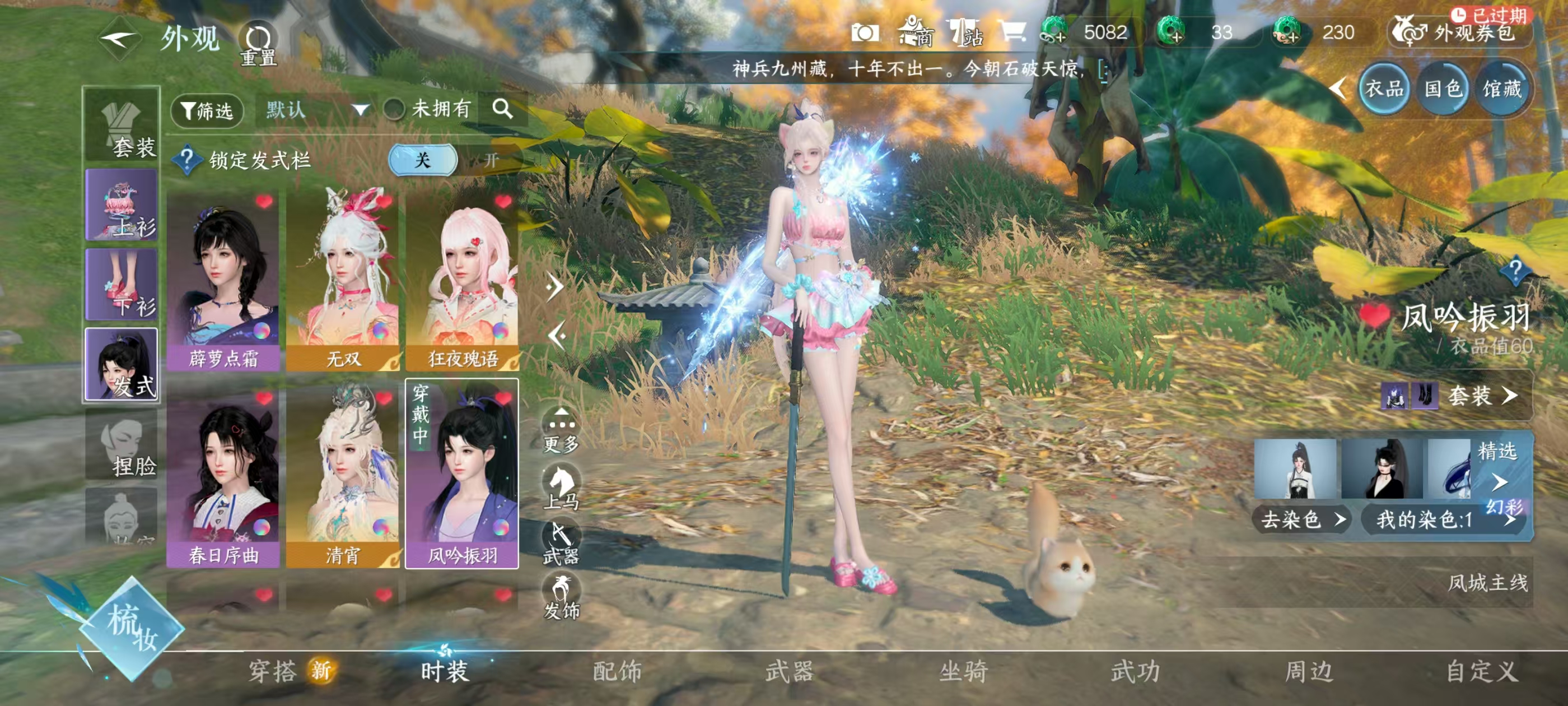Image resolution: width=1568 pixels, height=706 pixels.
Task: Reset appearance with the 重置 button
Action: 258,44
